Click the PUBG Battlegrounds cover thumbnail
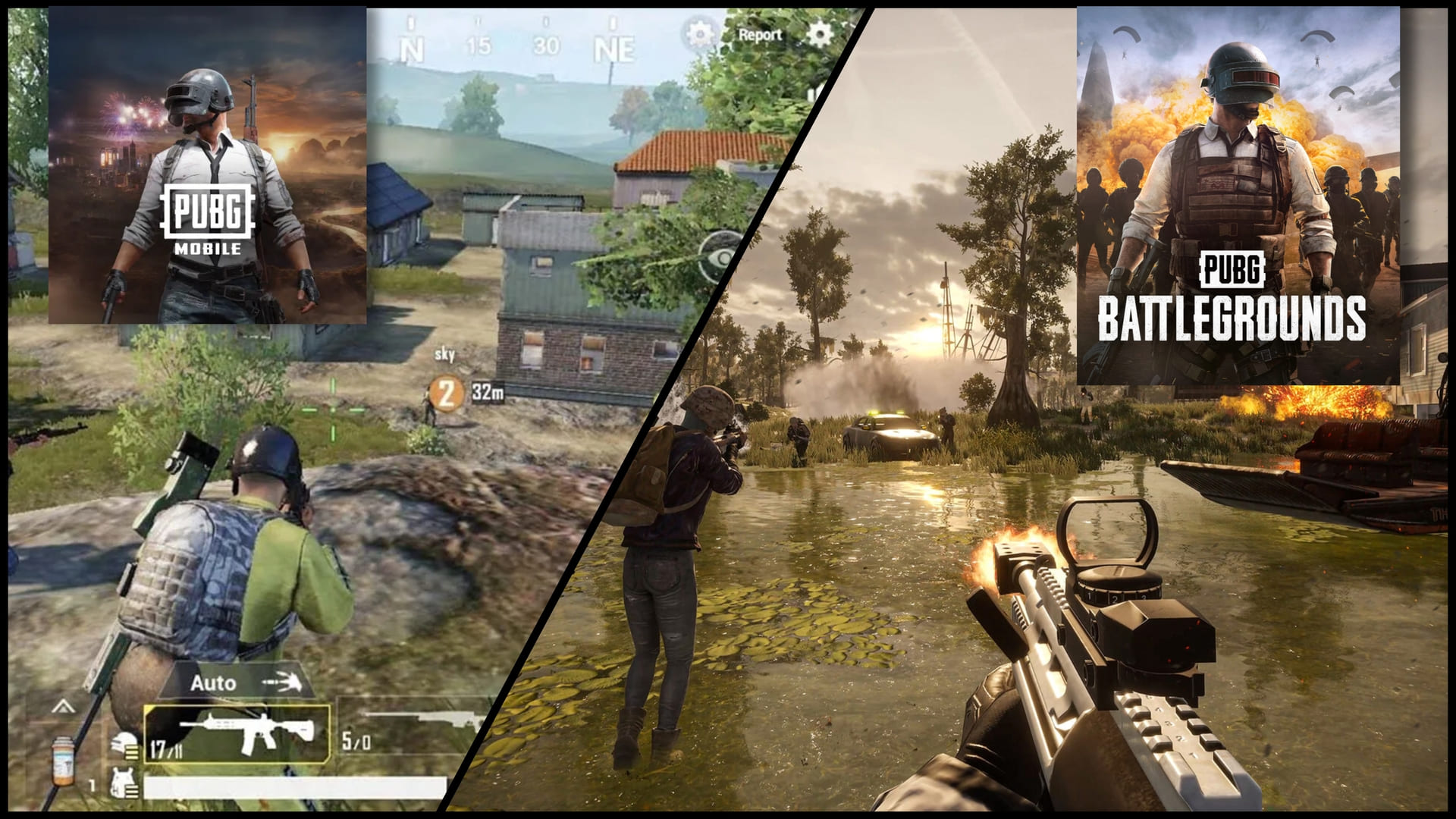Viewport: 1456px width, 819px height. (1238, 196)
